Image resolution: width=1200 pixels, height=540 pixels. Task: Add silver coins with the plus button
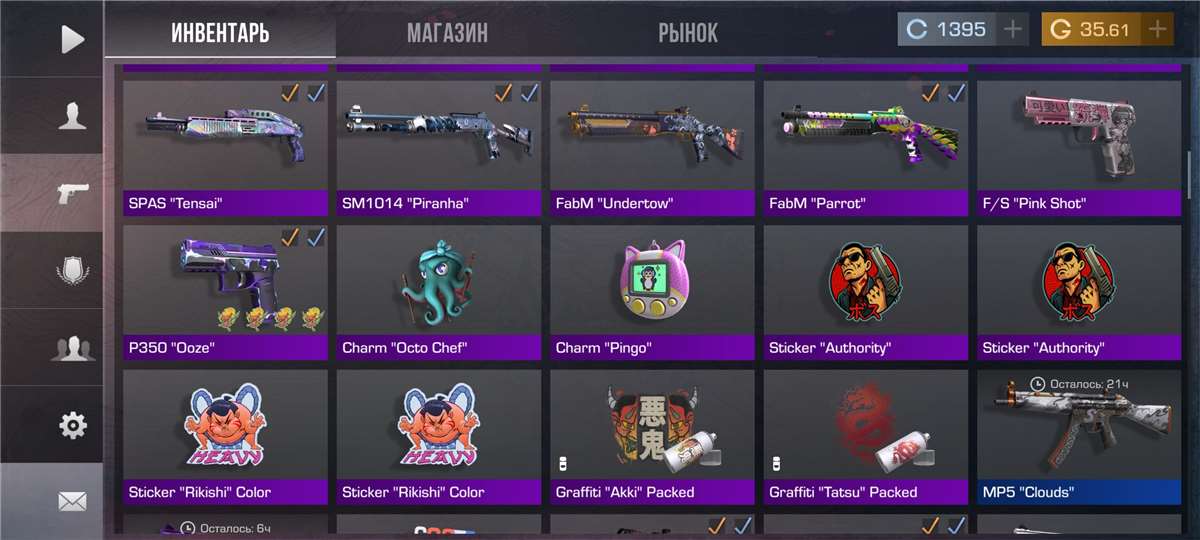pyautogui.click(x=1013, y=29)
